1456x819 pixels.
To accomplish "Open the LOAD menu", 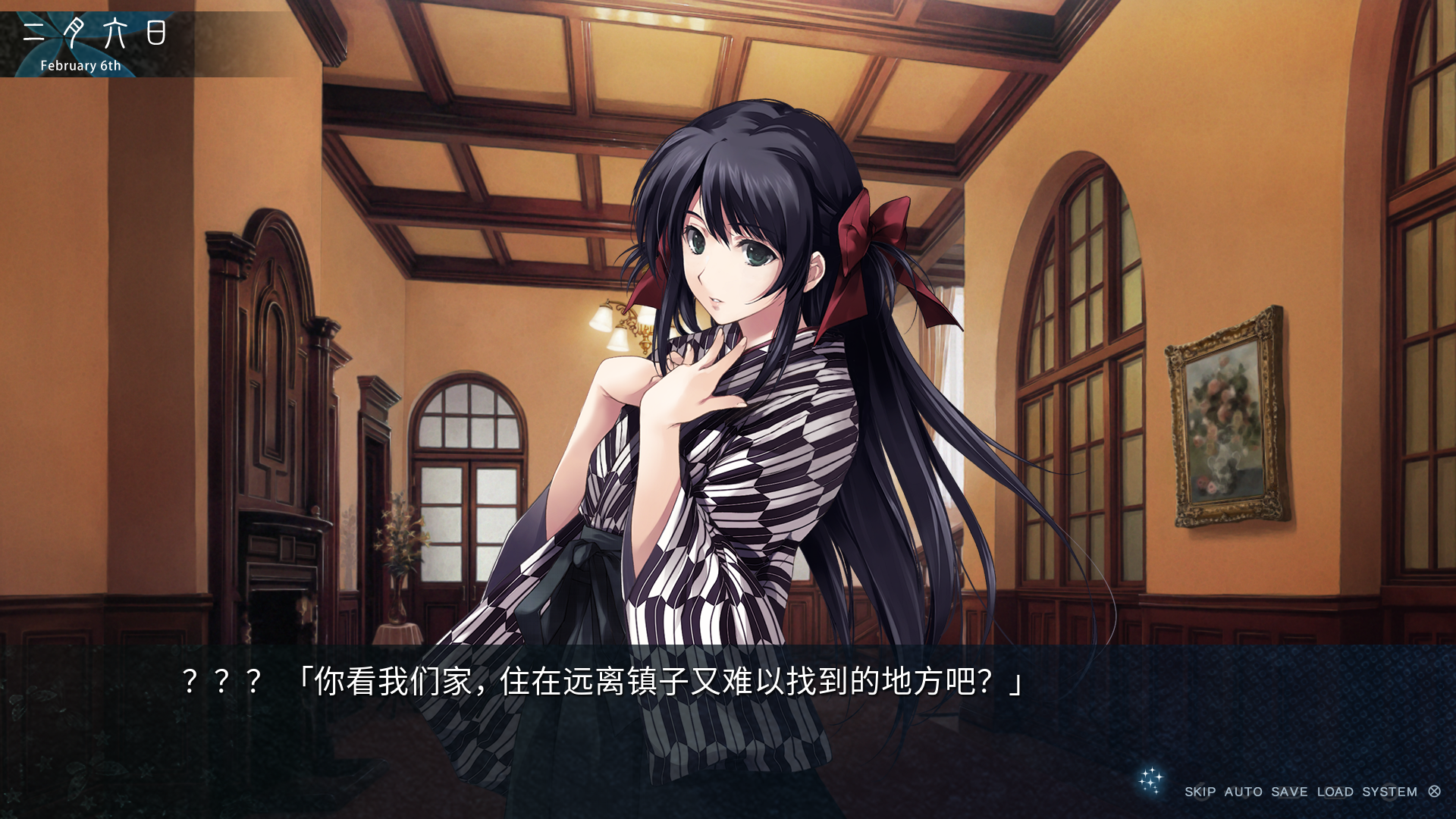I will pyautogui.click(x=1335, y=792).
